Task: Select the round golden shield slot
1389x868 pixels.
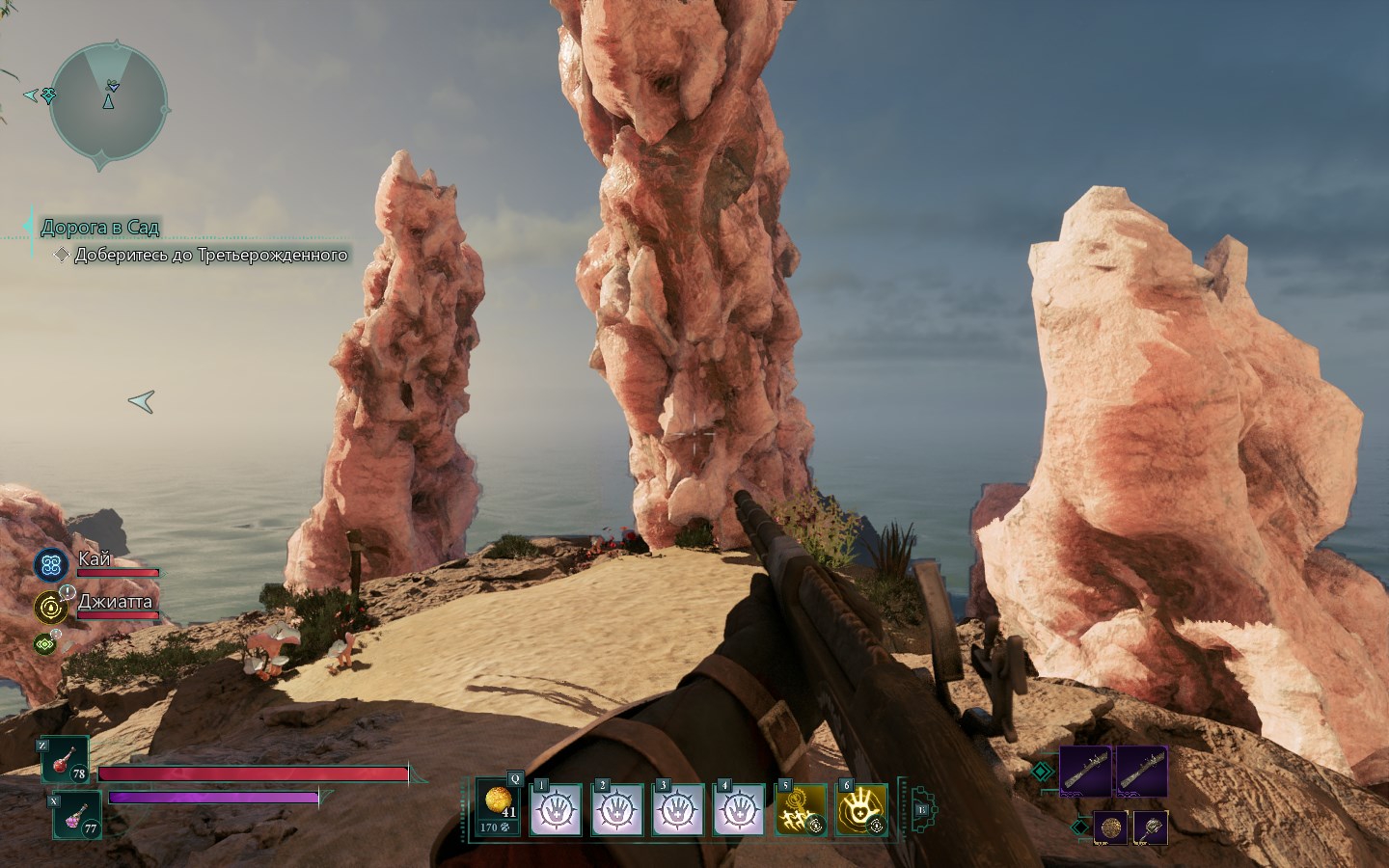Action: tap(1110, 827)
